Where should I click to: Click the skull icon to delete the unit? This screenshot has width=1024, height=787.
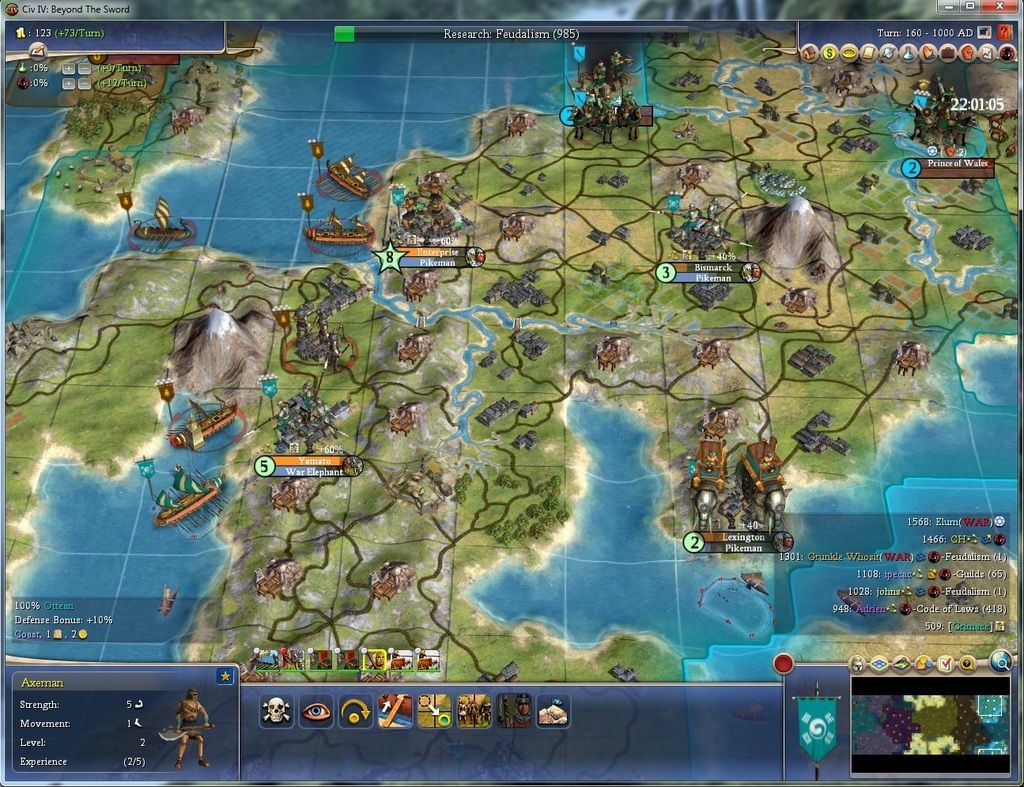pyautogui.click(x=276, y=711)
